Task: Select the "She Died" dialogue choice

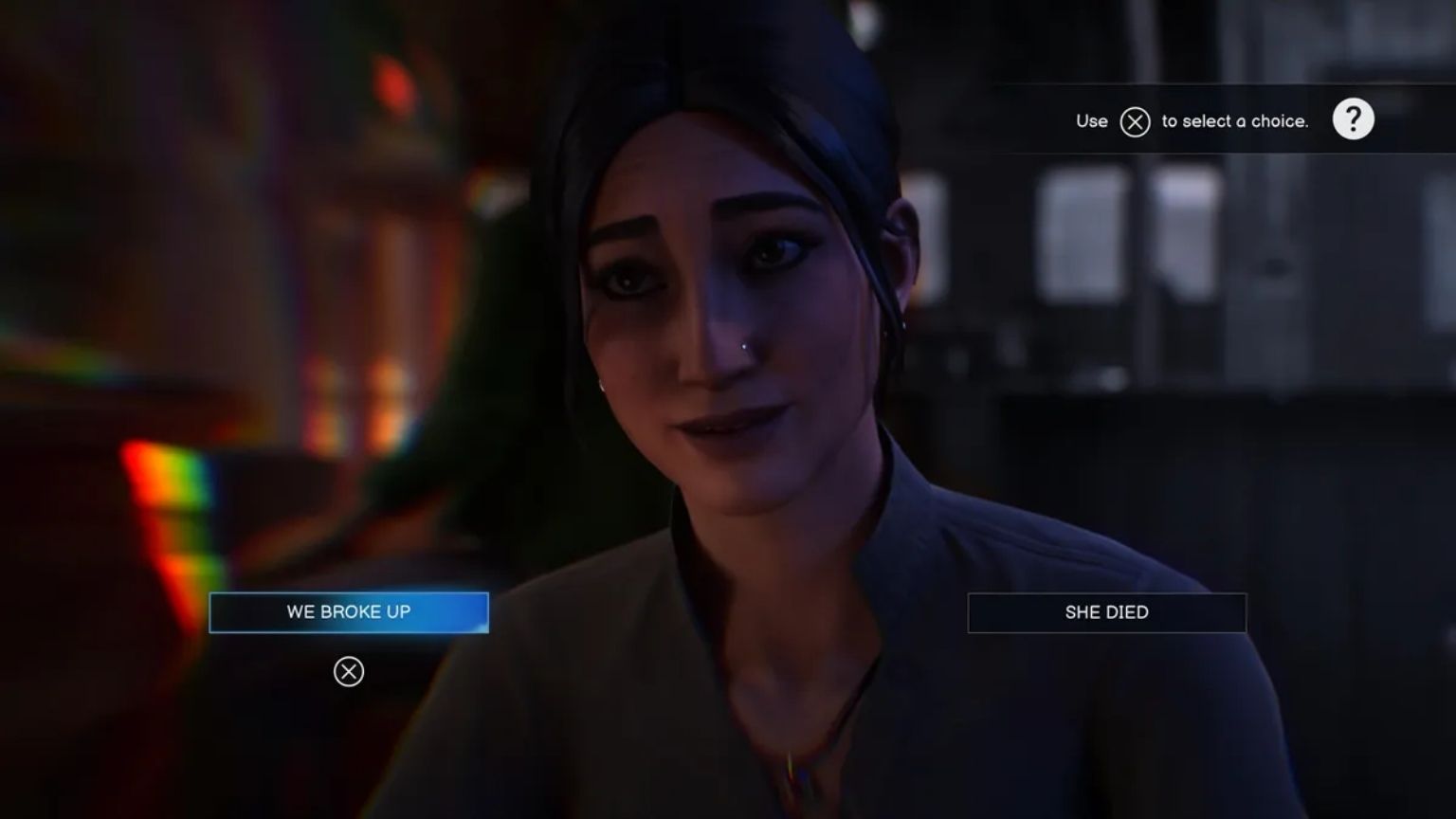Action: 1106,612
